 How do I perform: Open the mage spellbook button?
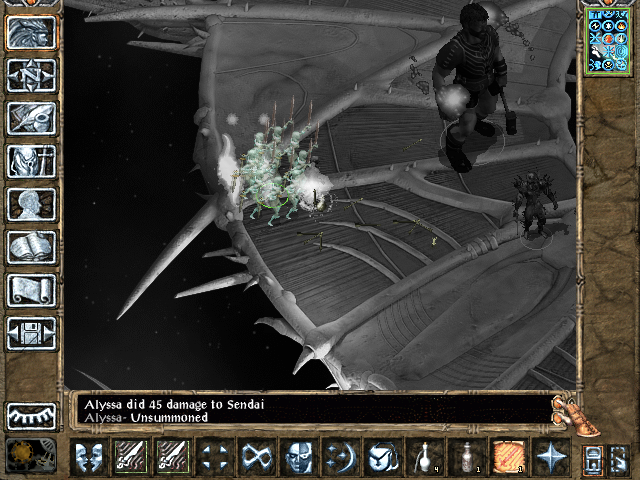tap(31, 247)
